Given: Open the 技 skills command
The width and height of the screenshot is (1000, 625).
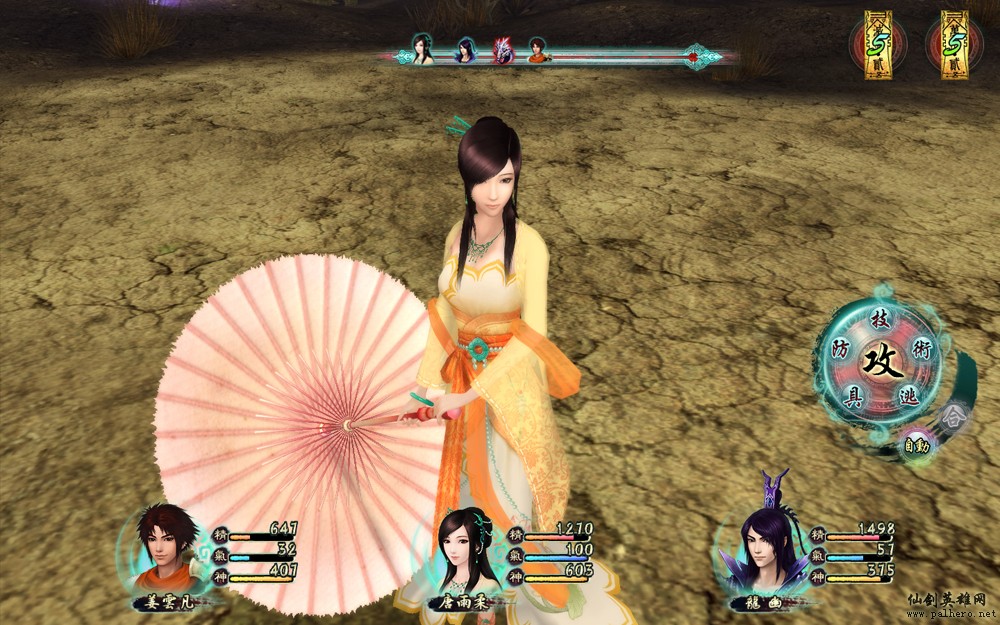Looking at the screenshot, I should (880, 319).
